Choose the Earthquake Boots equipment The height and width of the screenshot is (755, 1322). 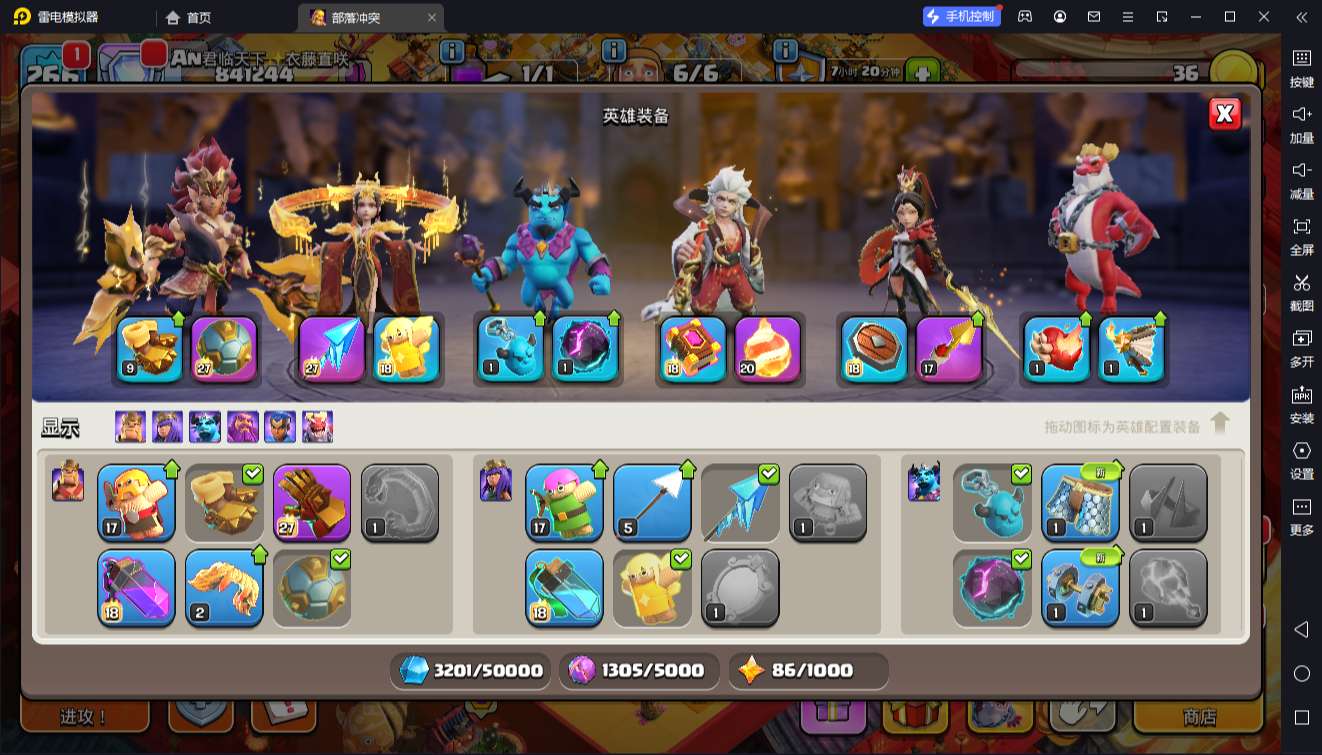[x=224, y=501]
